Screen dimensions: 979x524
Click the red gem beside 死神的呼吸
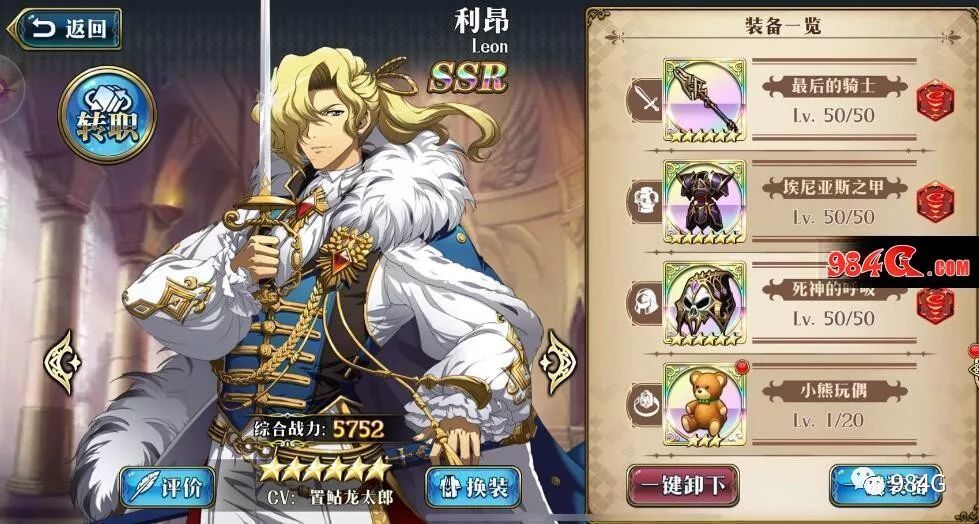(x=935, y=304)
